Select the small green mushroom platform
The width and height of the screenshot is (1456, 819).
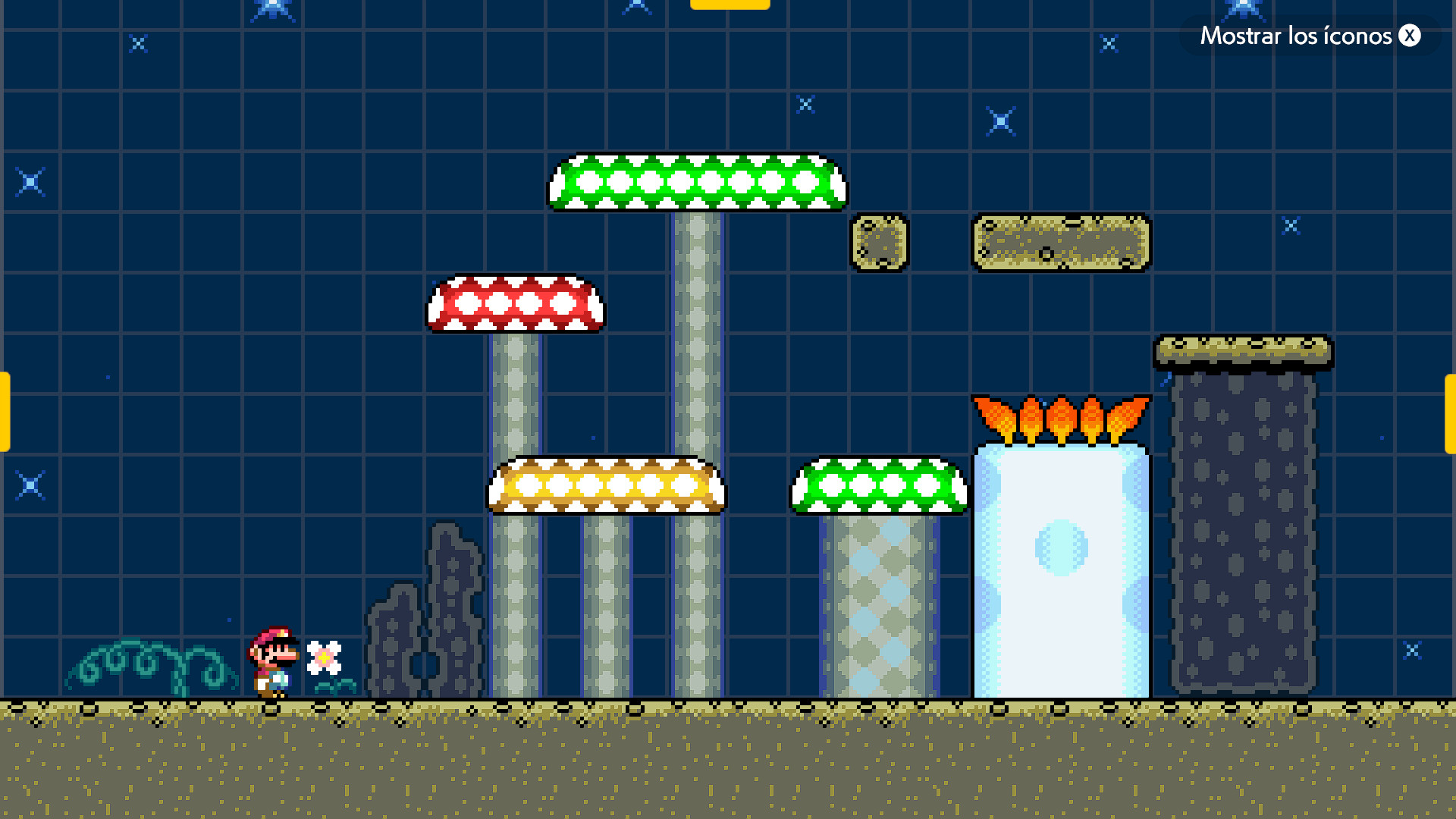[x=880, y=485]
